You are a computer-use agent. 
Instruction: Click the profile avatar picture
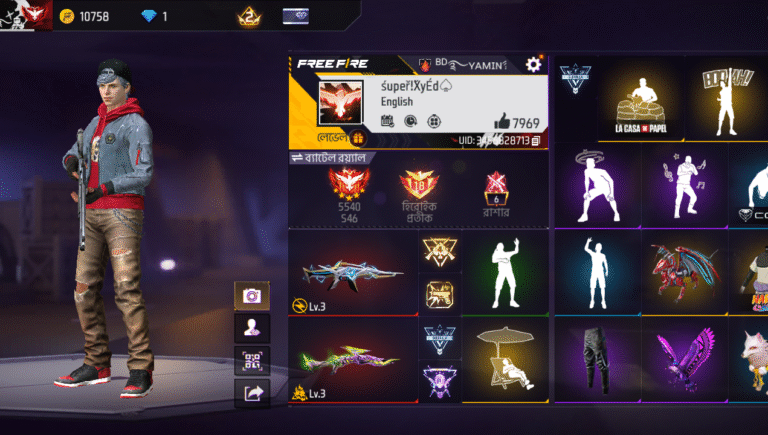(346, 104)
